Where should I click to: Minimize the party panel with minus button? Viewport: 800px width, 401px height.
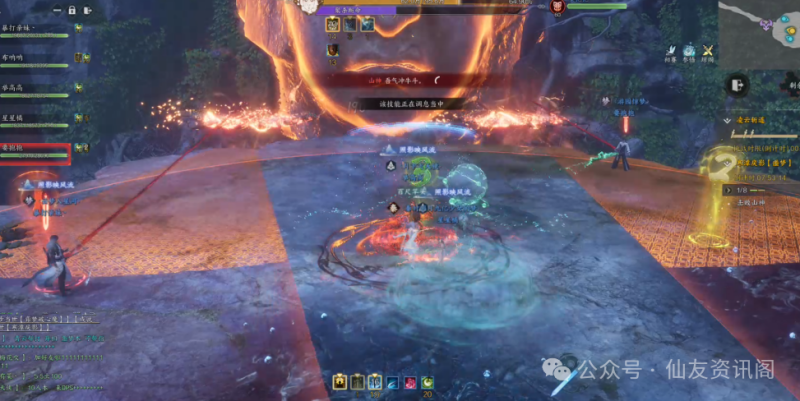pos(54,10)
